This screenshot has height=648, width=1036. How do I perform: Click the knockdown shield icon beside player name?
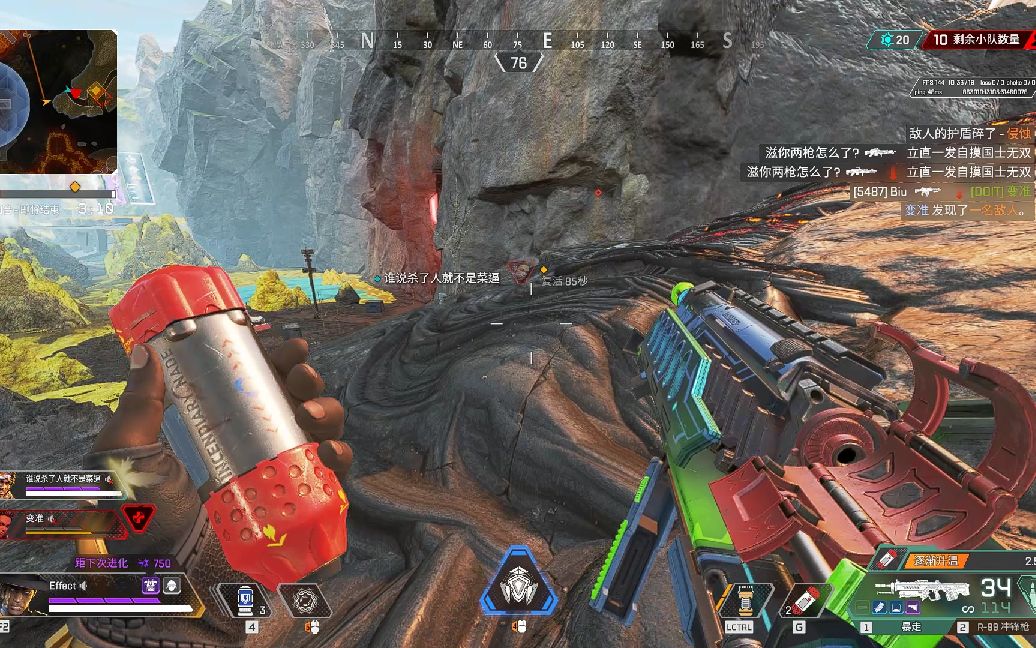[171, 586]
